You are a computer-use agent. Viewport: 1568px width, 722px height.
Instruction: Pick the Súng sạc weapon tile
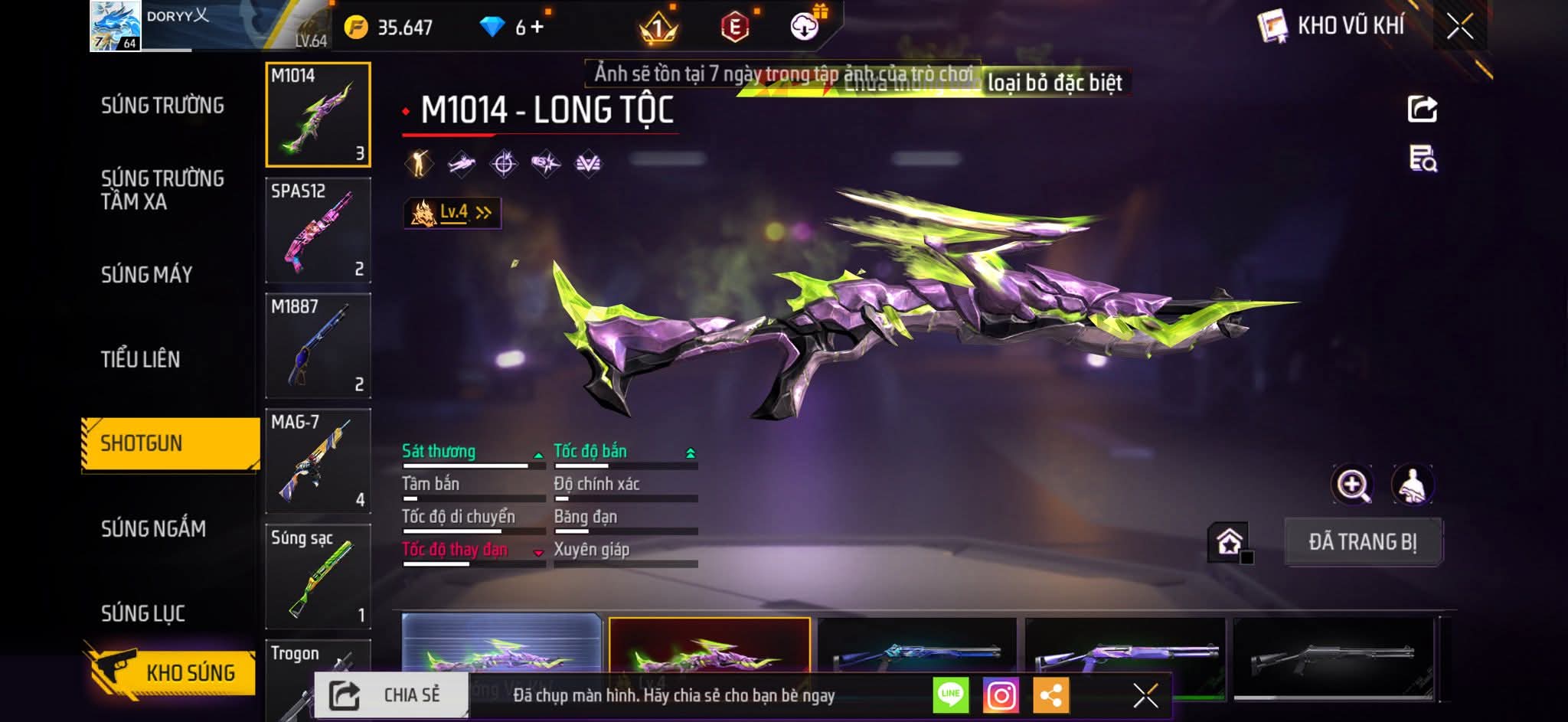click(x=318, y=576)
